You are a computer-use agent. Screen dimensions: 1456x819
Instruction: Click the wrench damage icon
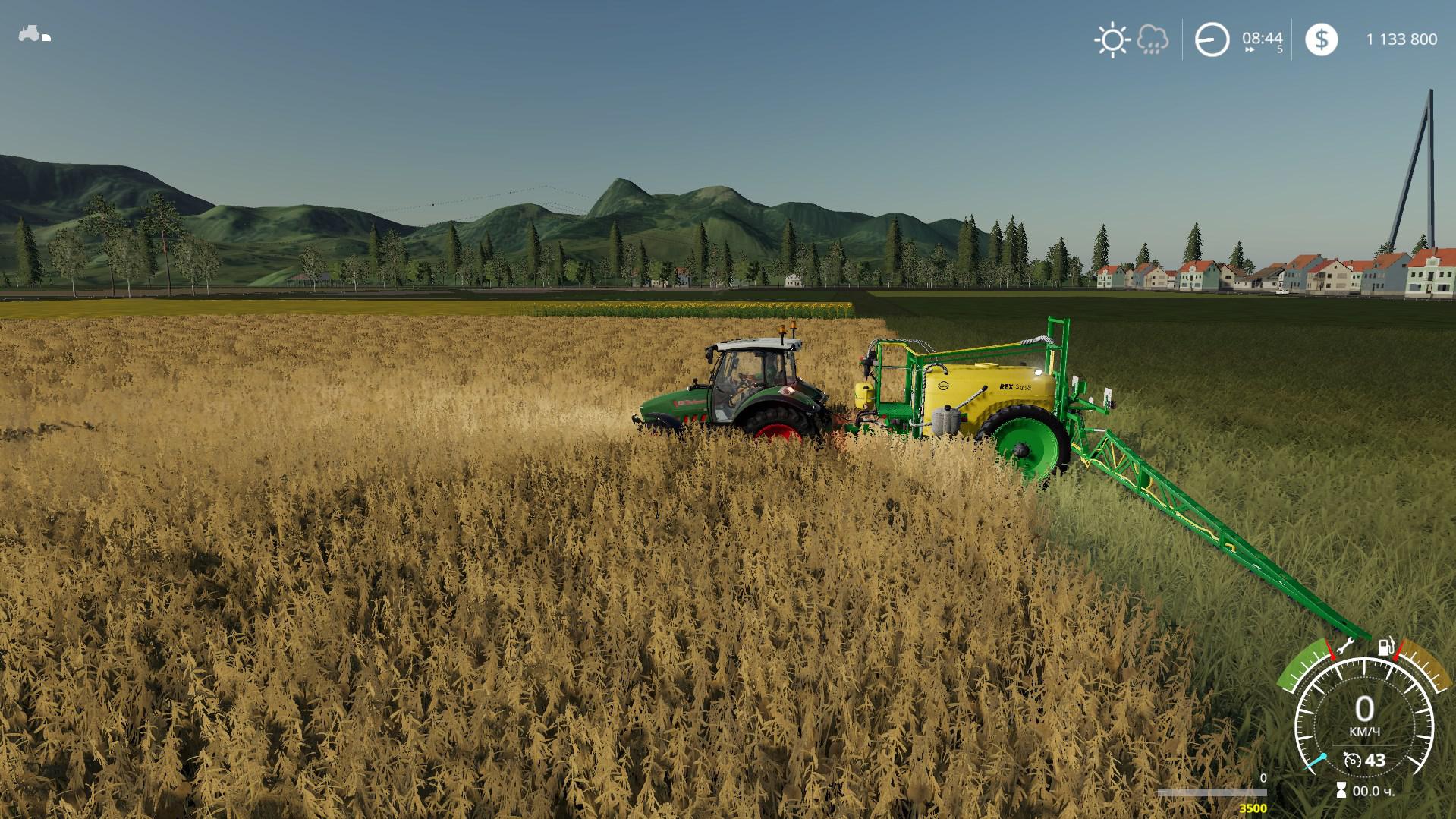[1345, 647]
